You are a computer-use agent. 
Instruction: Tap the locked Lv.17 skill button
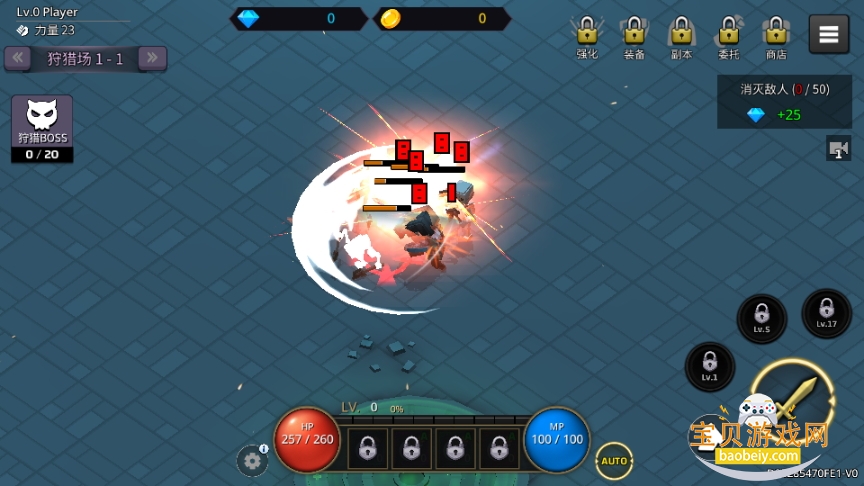[826, 313]
